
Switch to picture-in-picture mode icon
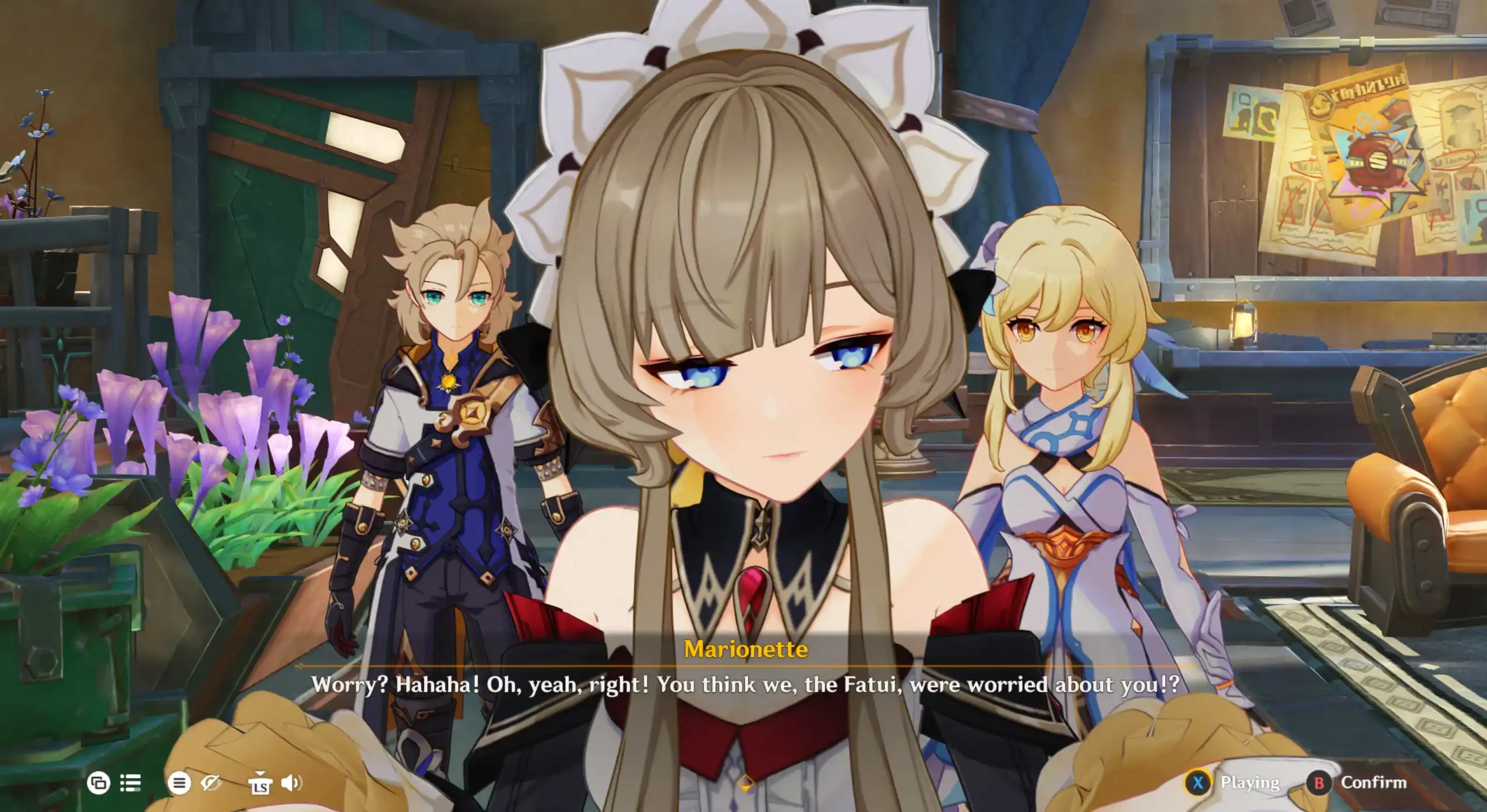coord(98,783)
